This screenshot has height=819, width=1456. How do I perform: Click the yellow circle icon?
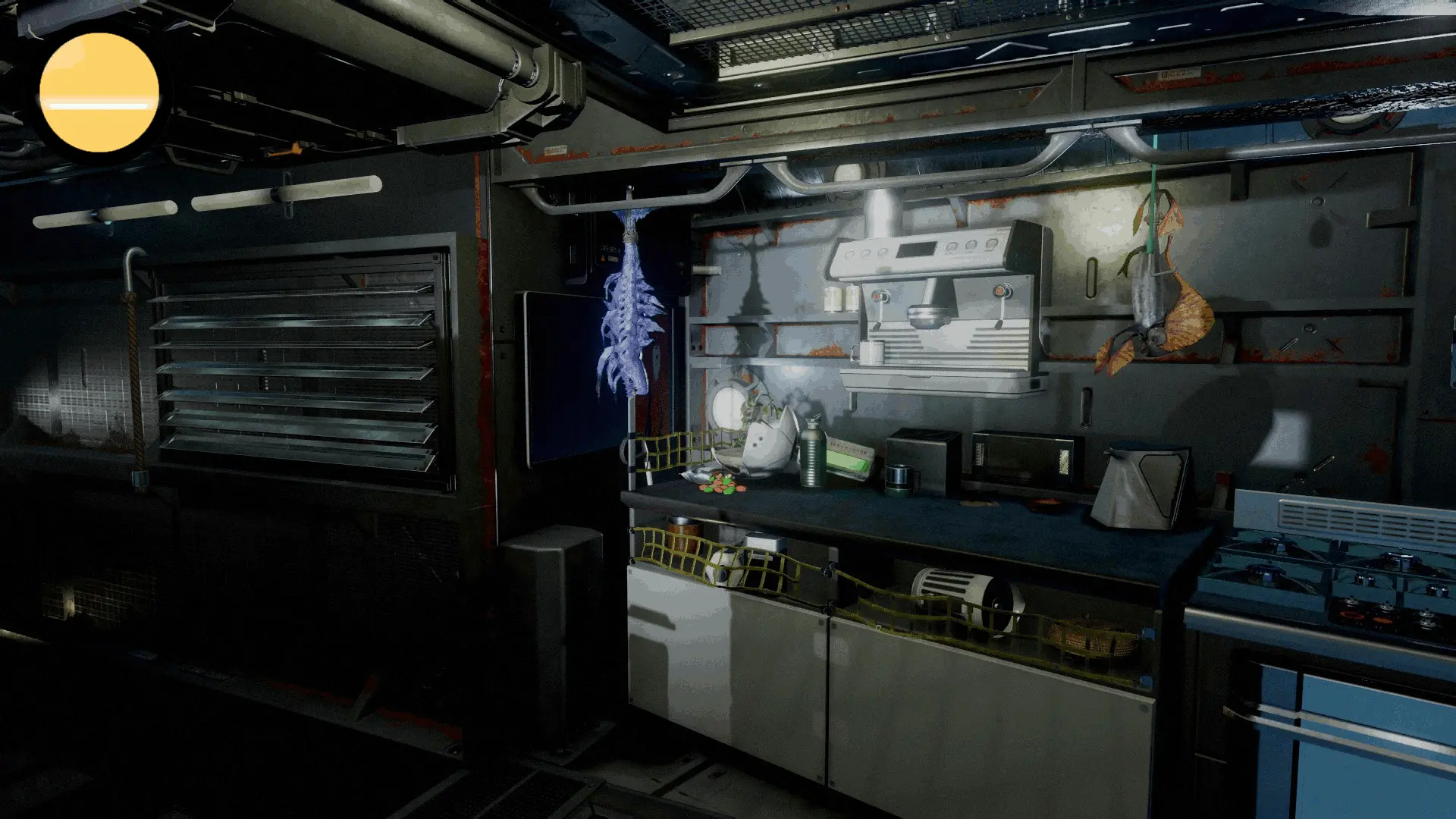click(99, 92)
